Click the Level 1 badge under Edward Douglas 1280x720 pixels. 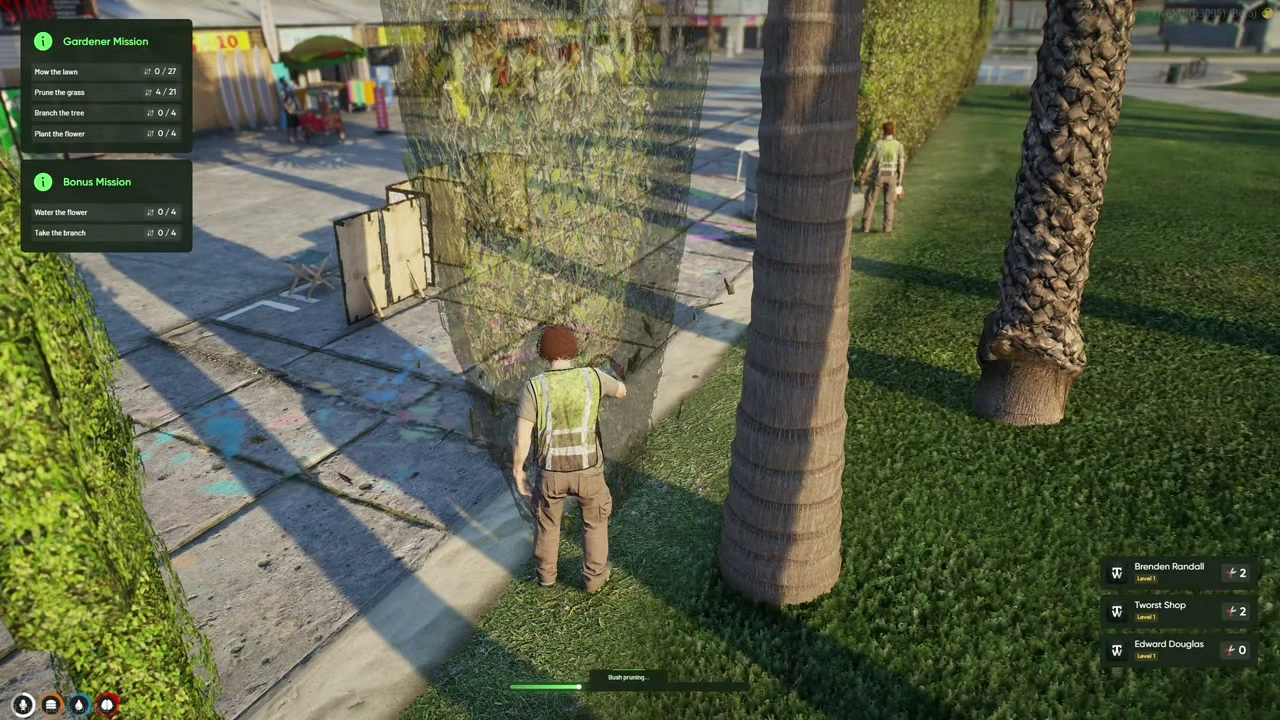click(x=1147, y=656)
